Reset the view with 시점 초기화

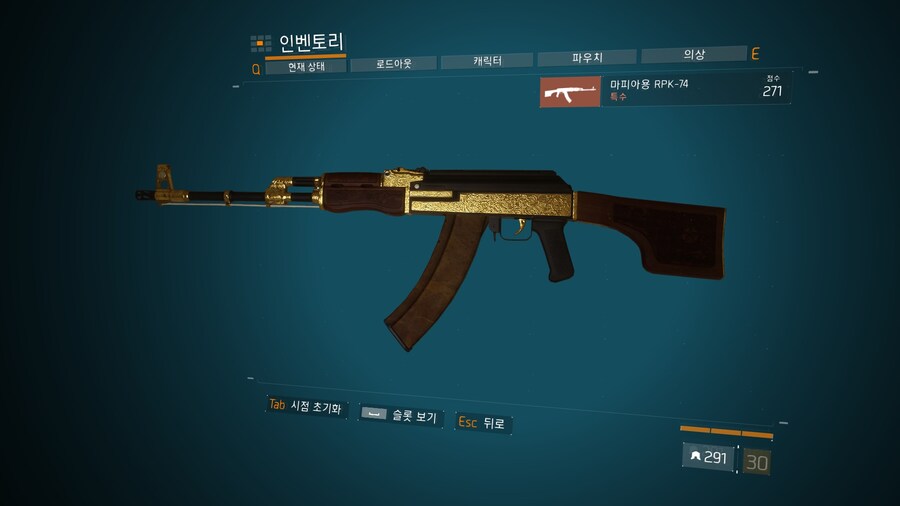point(305,406)
